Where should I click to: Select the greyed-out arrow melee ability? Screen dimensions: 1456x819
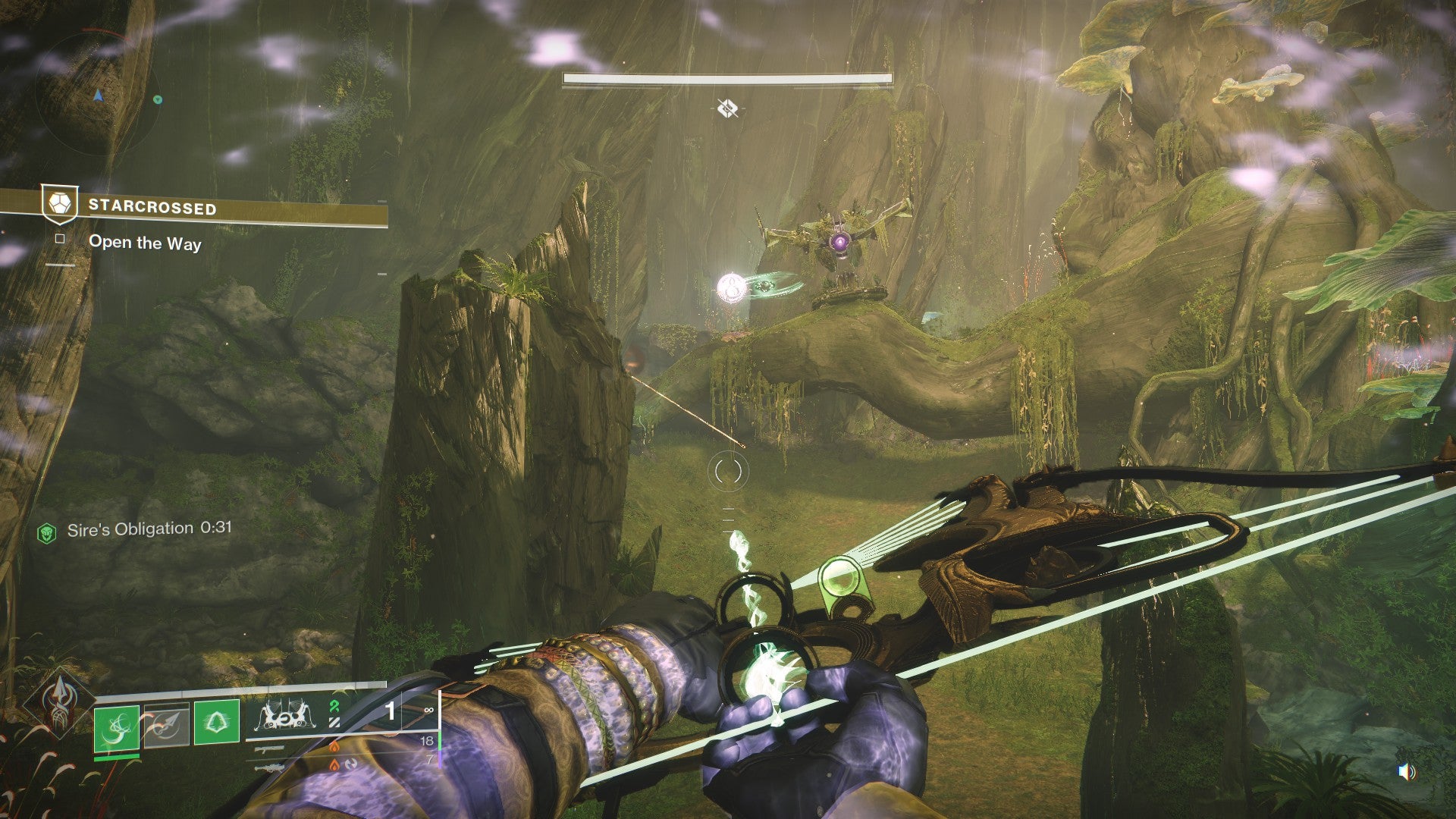[x=167, y=724]
